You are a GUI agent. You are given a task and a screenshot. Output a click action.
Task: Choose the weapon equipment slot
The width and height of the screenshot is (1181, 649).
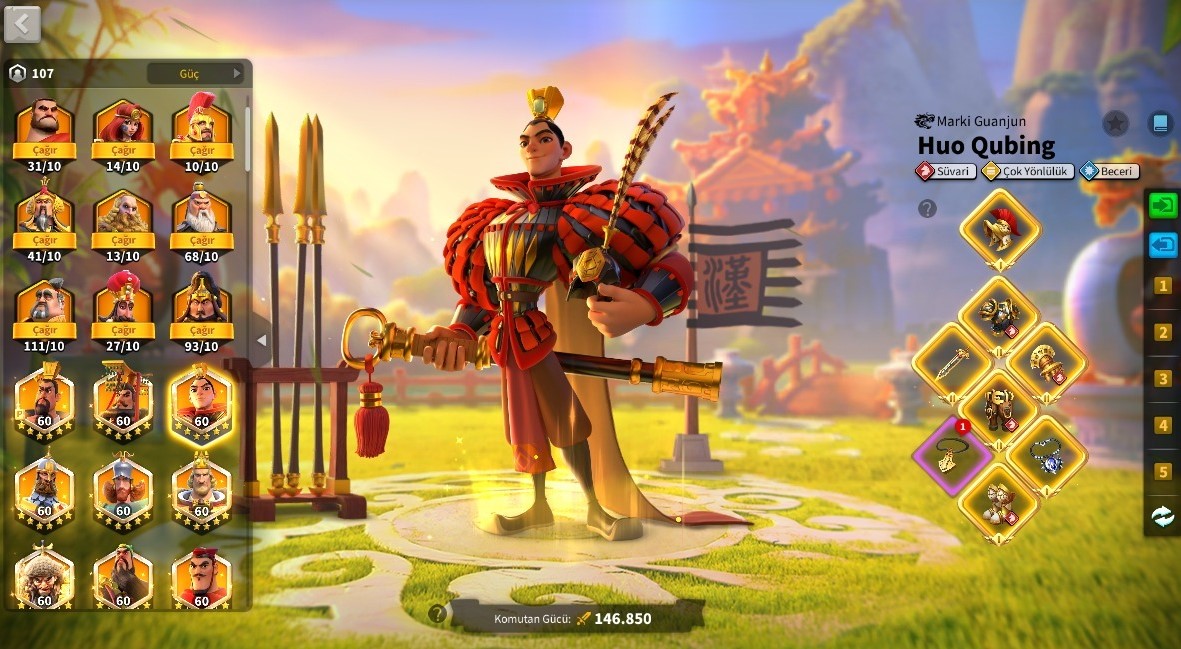(x=952, y=363)
